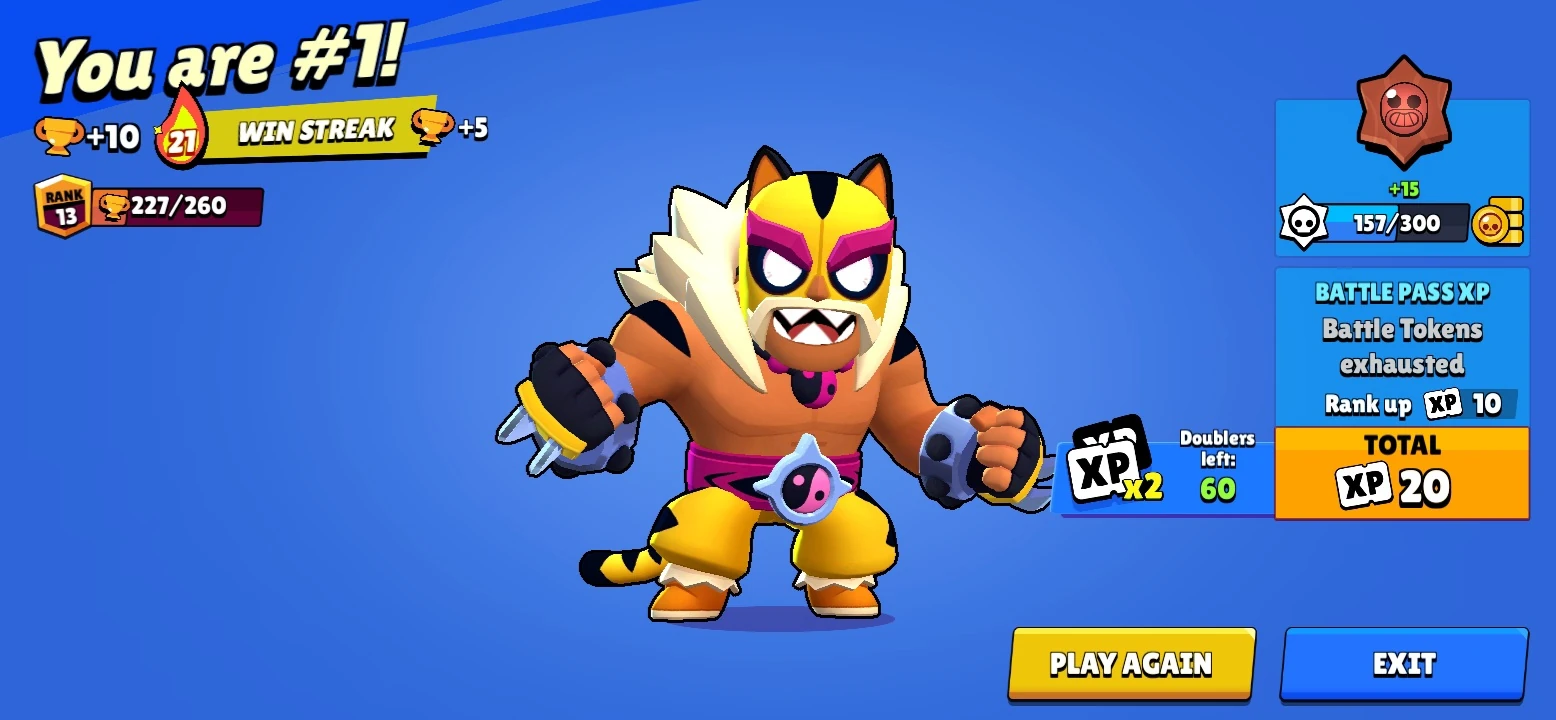Click the +15 mastery points label

point(1402,188)
